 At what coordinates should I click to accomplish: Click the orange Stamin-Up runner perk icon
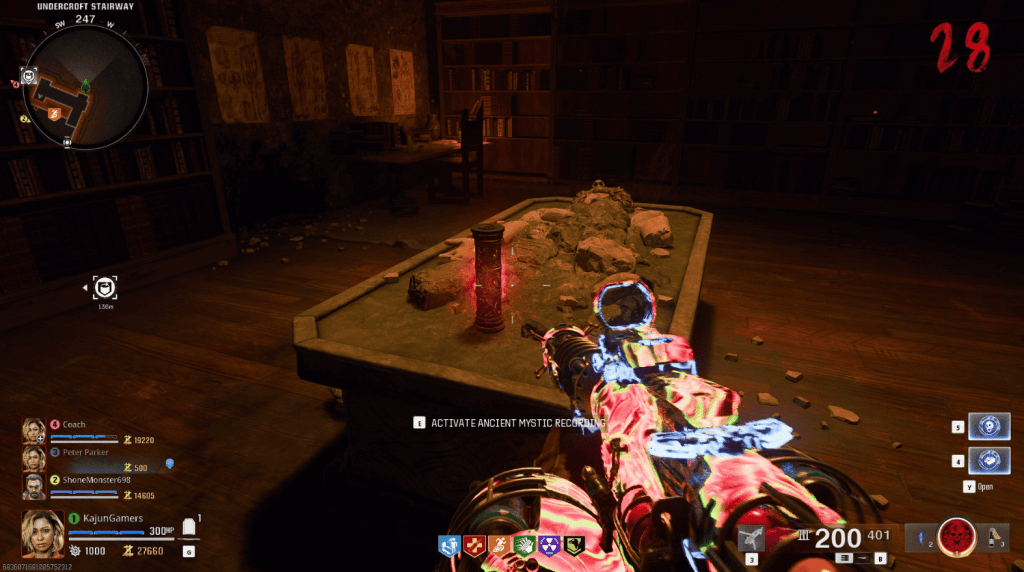(498, 546)
